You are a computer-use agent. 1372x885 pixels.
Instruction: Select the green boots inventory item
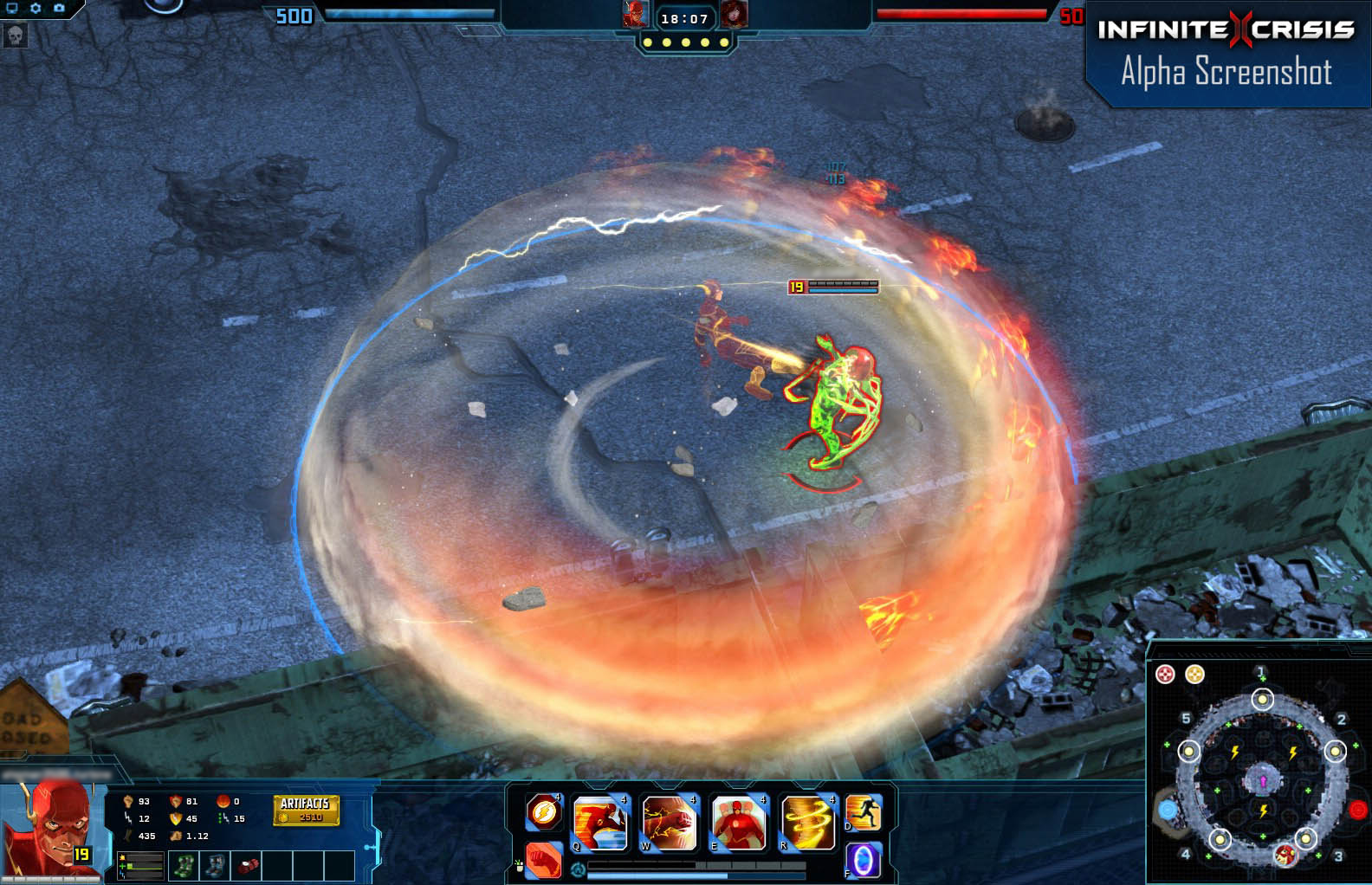click(x=184, y=866)
